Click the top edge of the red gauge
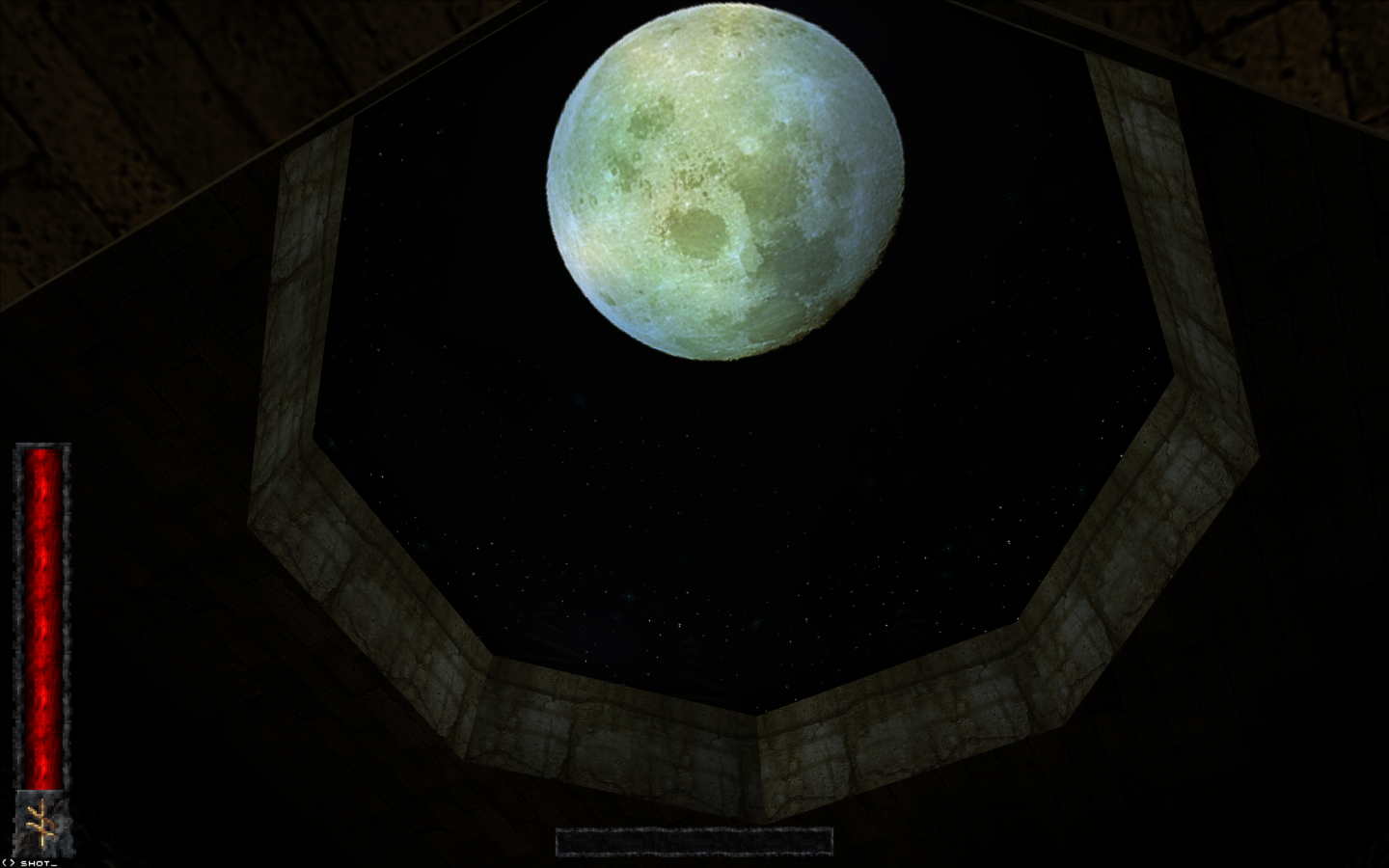1389x868 pixels. pyautogui.click(x=41, y=448)
